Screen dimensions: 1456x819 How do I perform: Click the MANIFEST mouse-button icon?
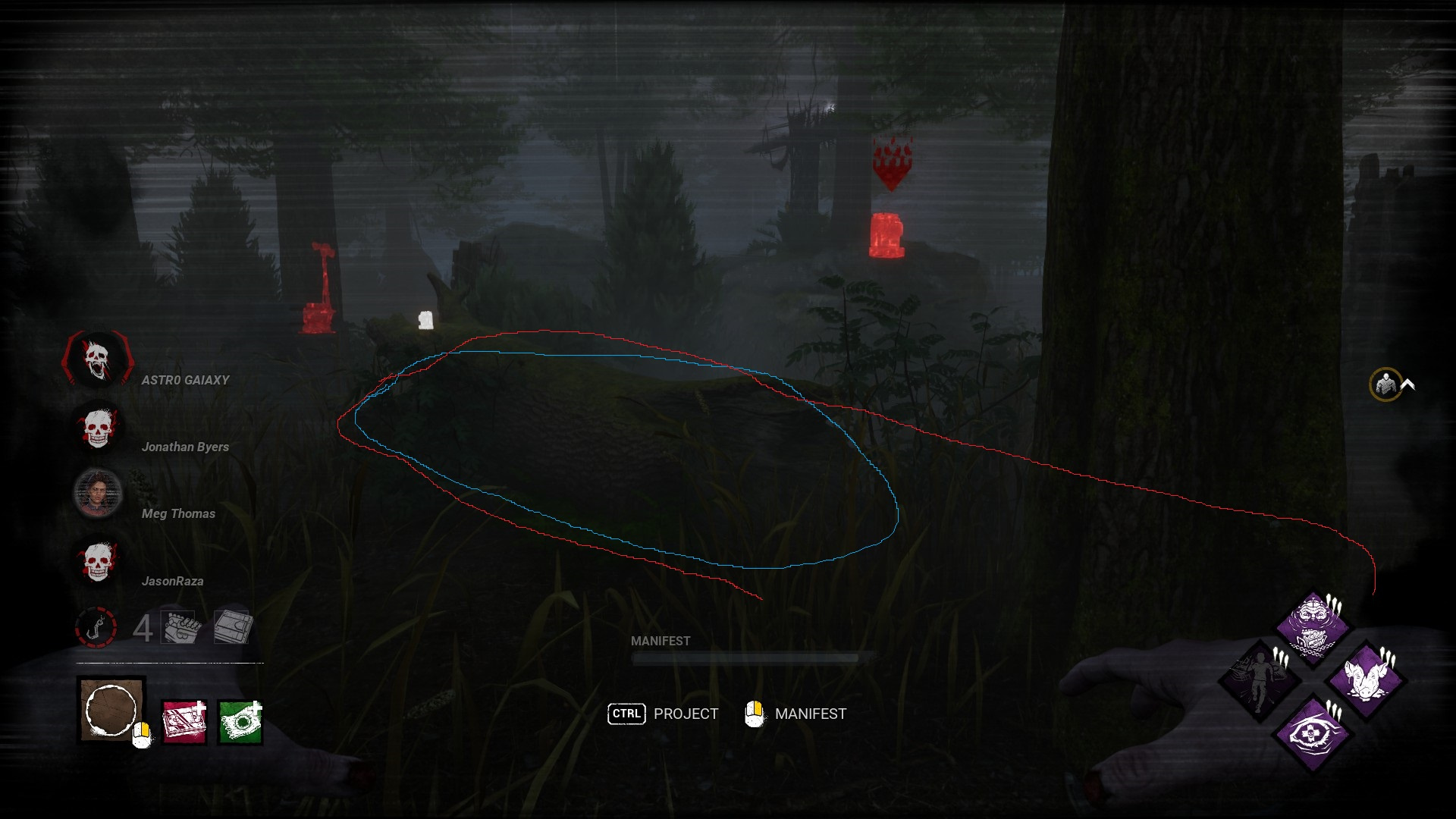[x=755, y=714]
